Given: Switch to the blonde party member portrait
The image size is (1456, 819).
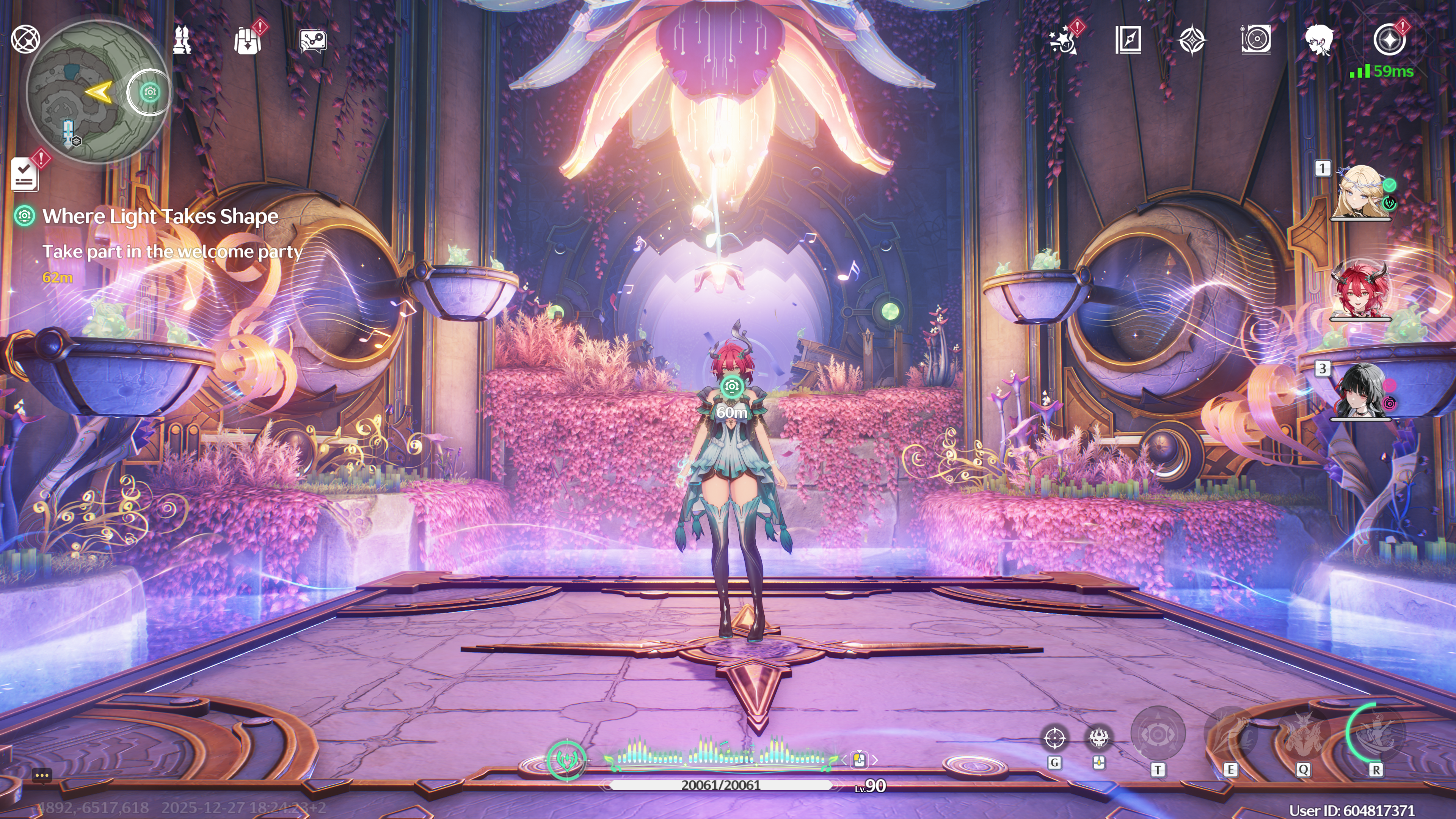Looking at the screenshot, I should pos(1361,192).
